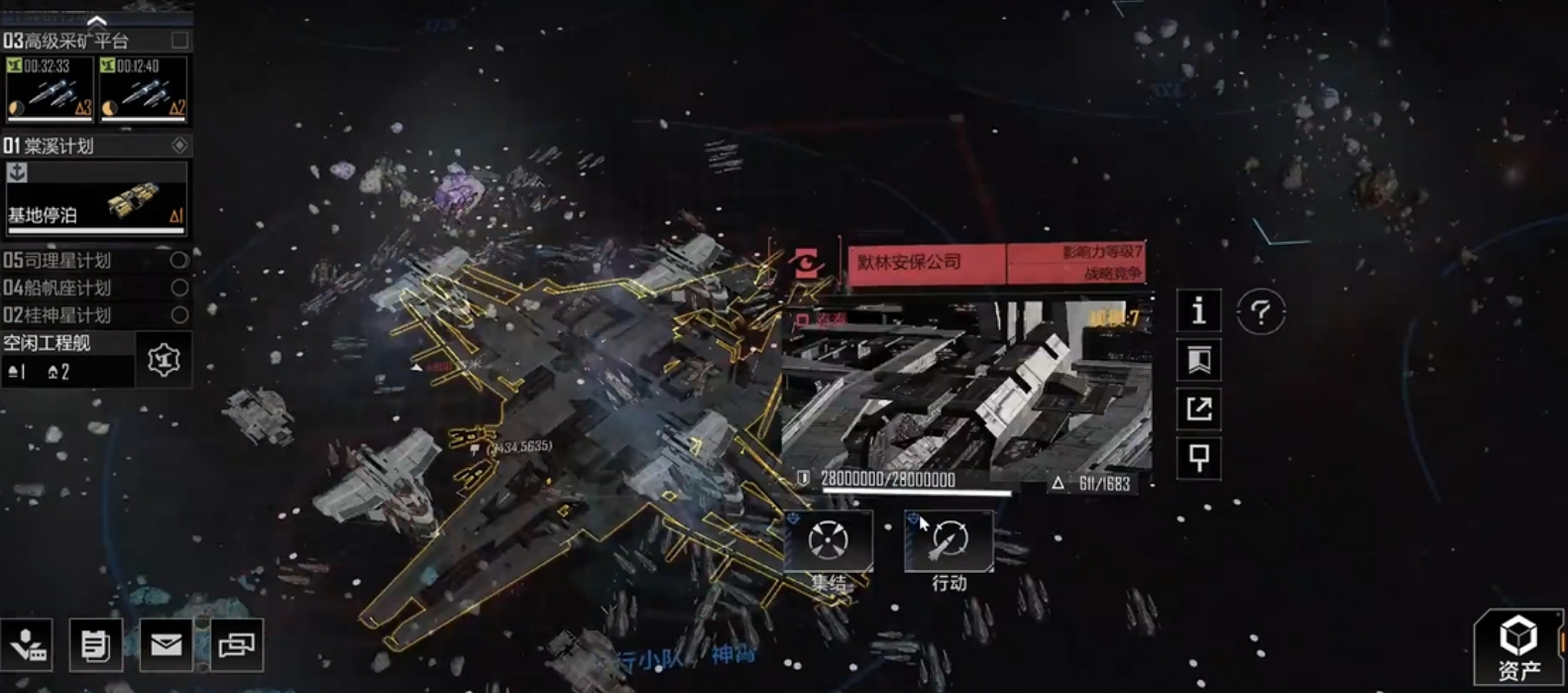This screenshot has width=1568, height=693.
Task: Place a marker with the signpost icon
Action: click(x=1198, y=458)
